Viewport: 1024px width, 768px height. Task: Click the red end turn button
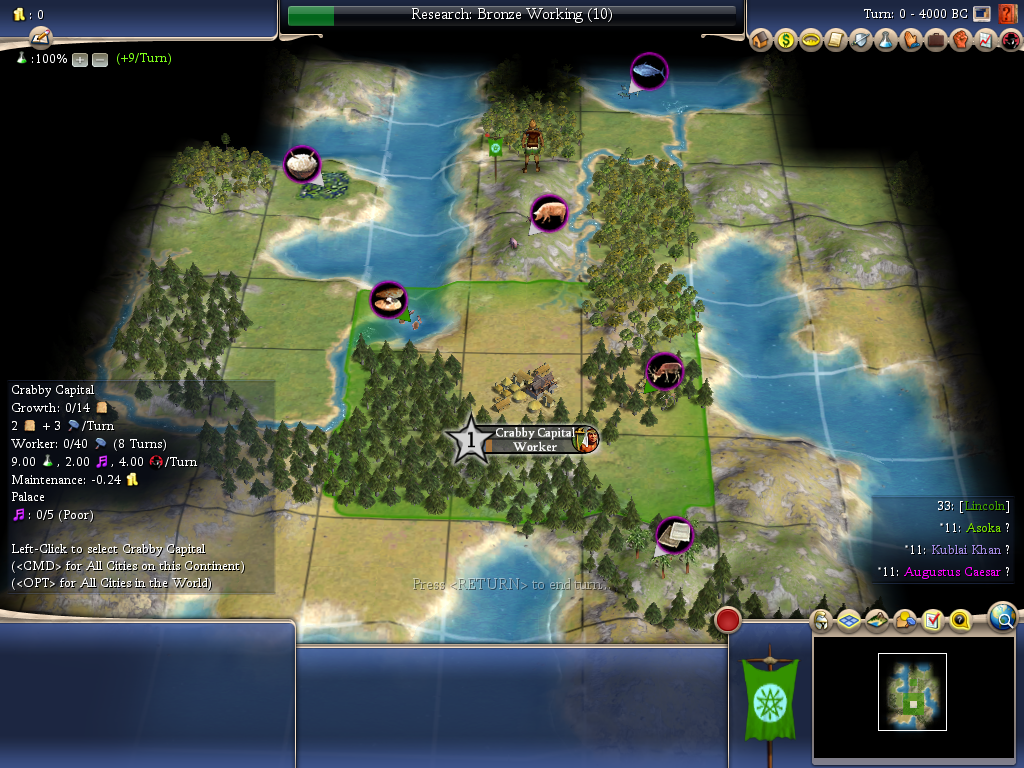(728, 620)
